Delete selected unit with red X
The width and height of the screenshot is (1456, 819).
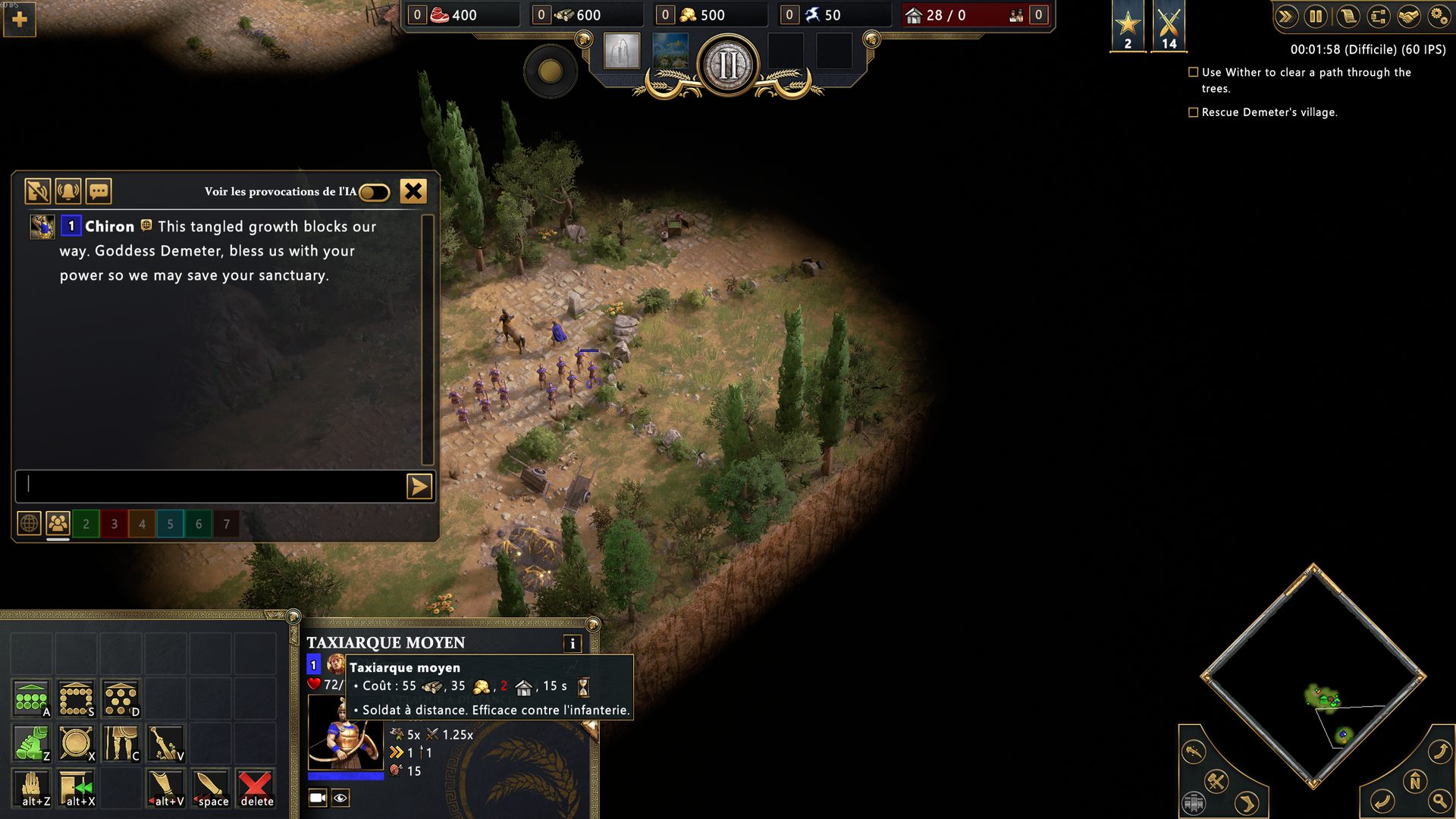[256, 789]
